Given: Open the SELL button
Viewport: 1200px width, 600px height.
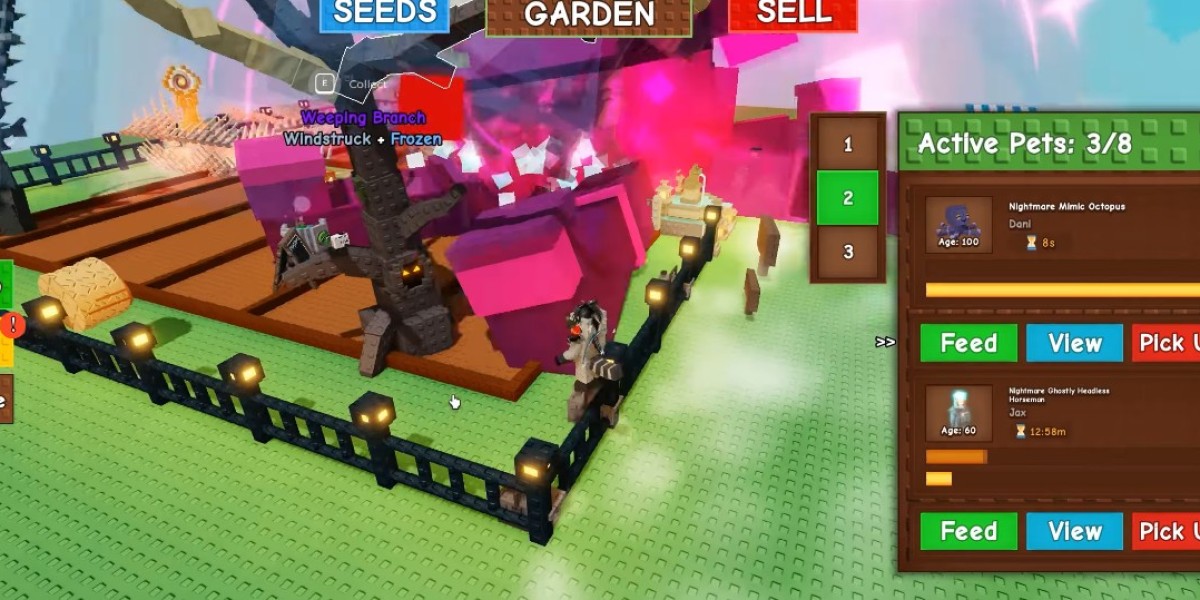Looking at the screenshot, I should click(793, 15).
